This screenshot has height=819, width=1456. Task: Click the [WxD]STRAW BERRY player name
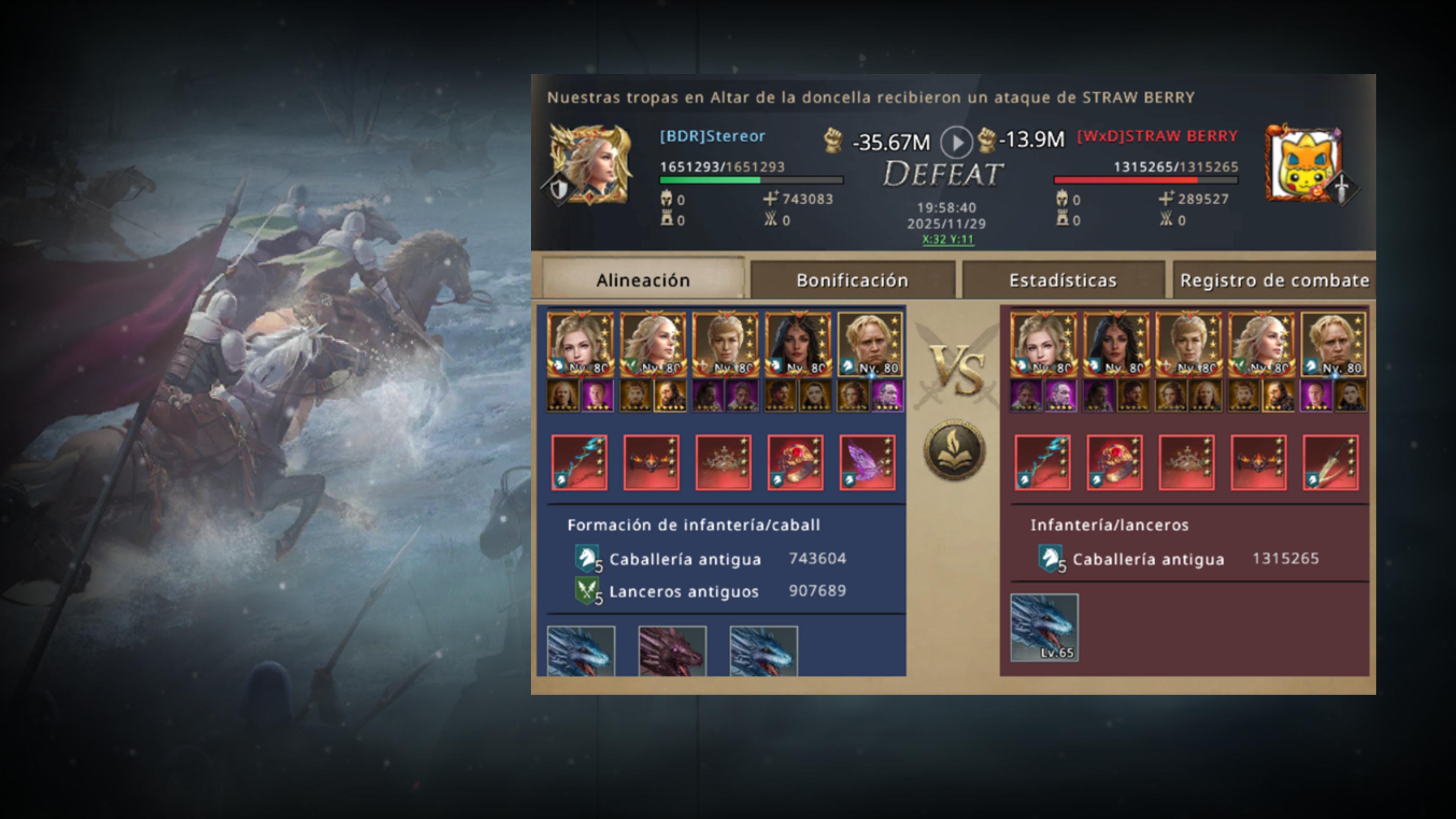click(1157, 136)
